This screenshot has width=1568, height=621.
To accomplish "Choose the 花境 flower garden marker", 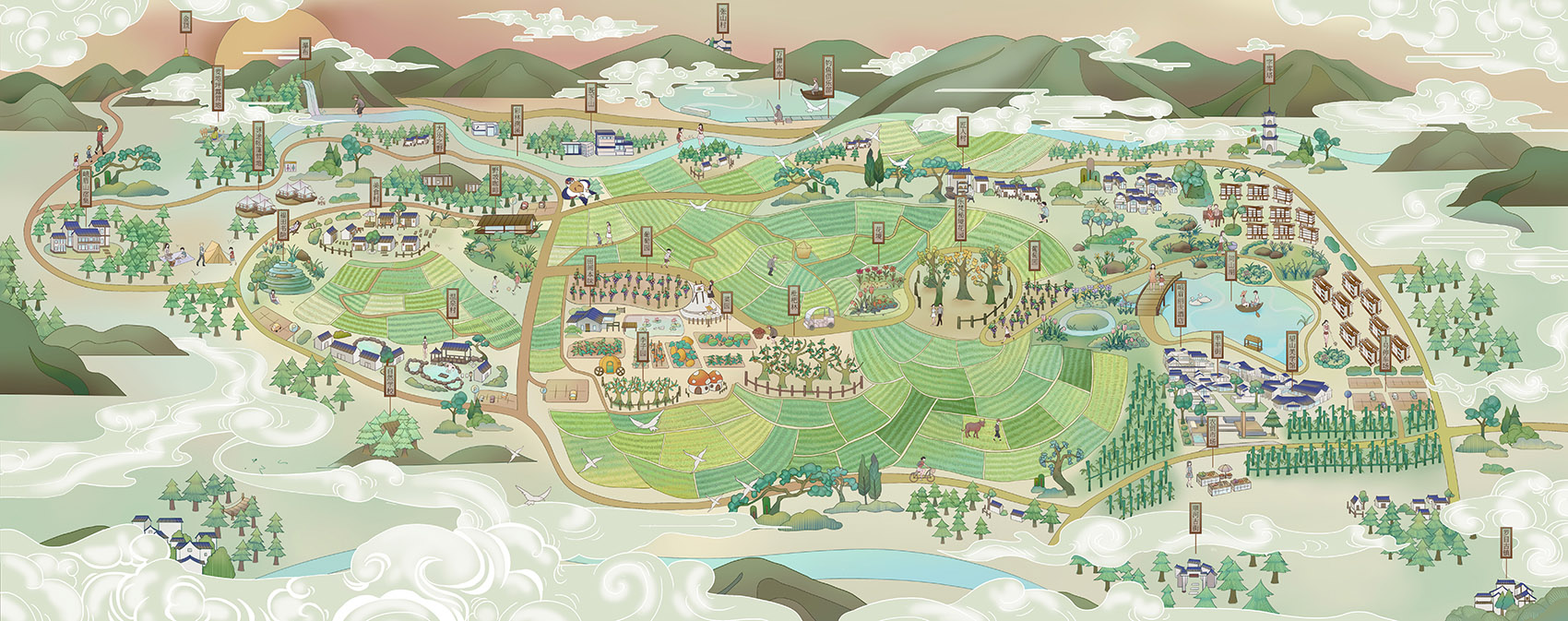I will click(x=878, y=233).
